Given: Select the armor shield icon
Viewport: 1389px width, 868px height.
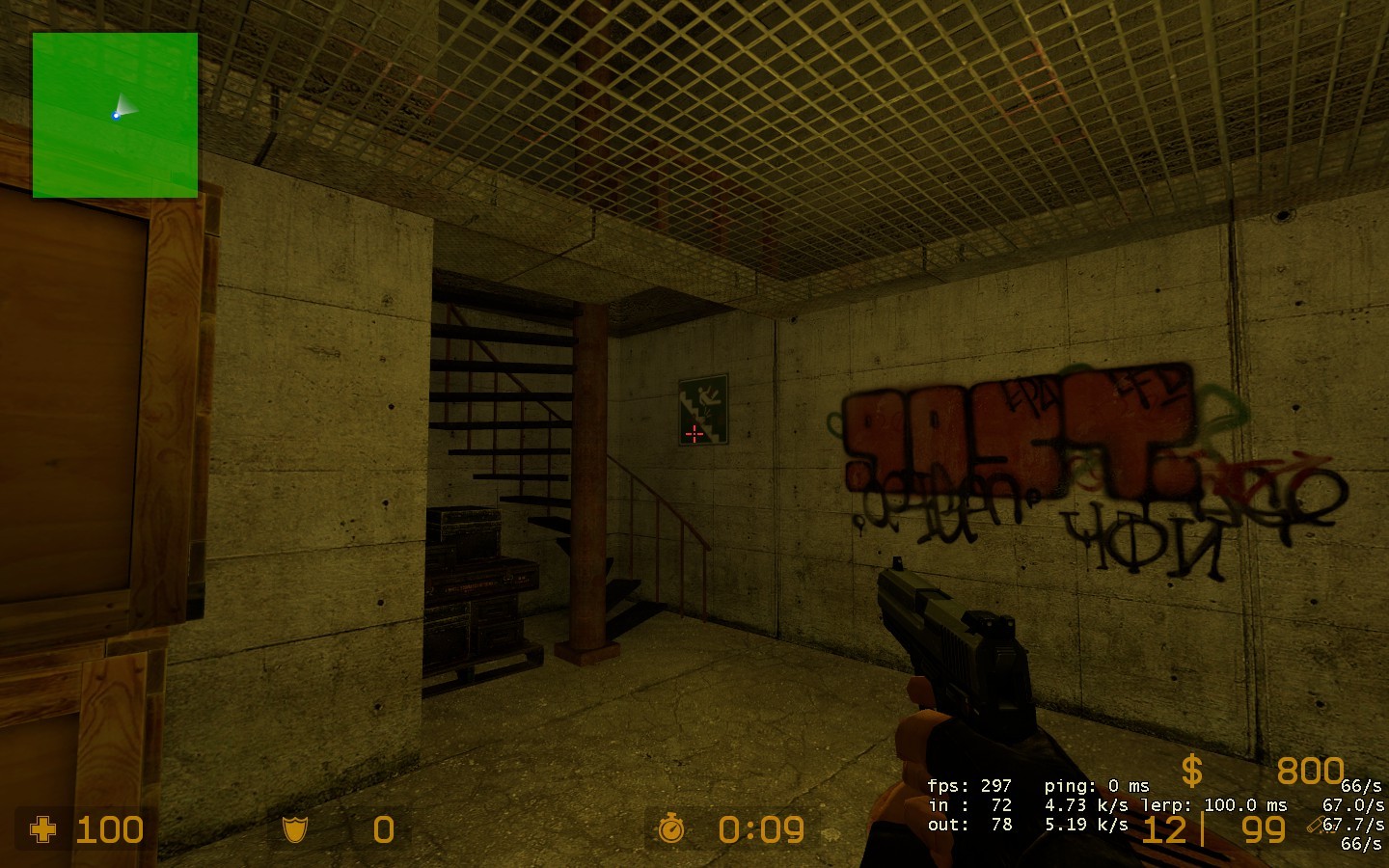Looking at the screenshot, I should click(295, 829).
